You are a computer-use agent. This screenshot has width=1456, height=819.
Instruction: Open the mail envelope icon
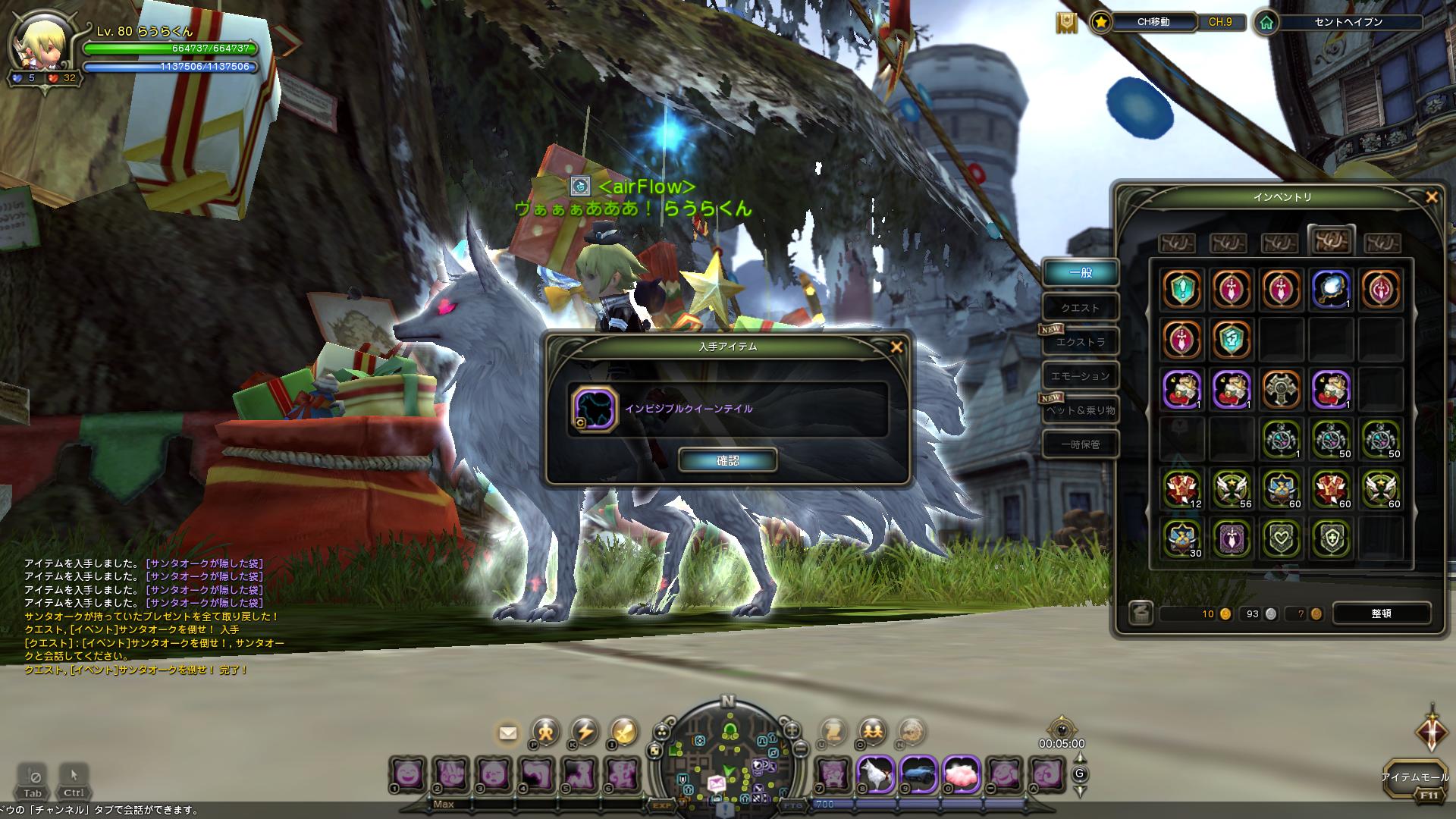tap(507, 733)
